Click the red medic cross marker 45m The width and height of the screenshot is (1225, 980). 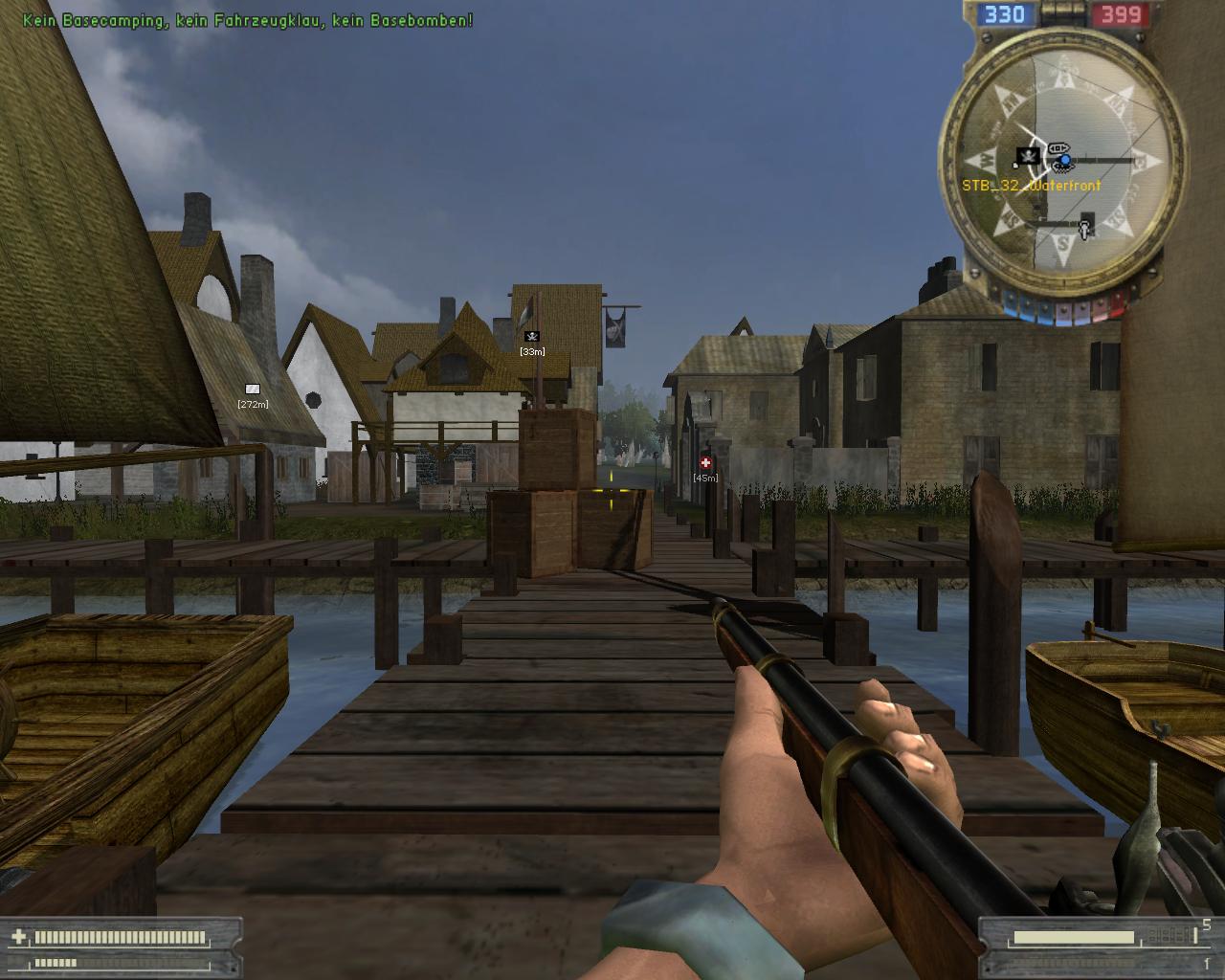(705, 463)
